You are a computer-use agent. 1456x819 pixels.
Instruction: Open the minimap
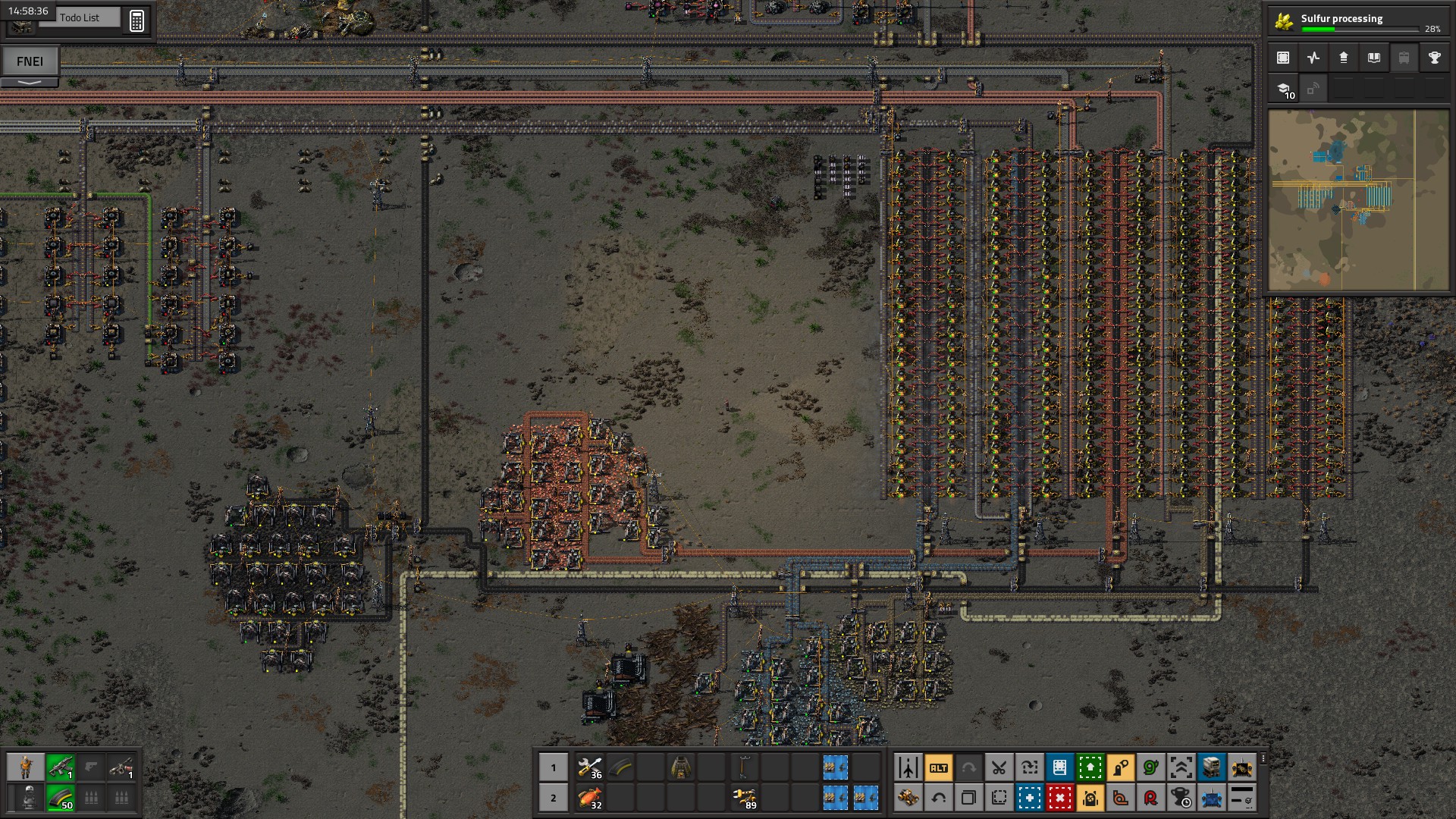coord(1357,200)
